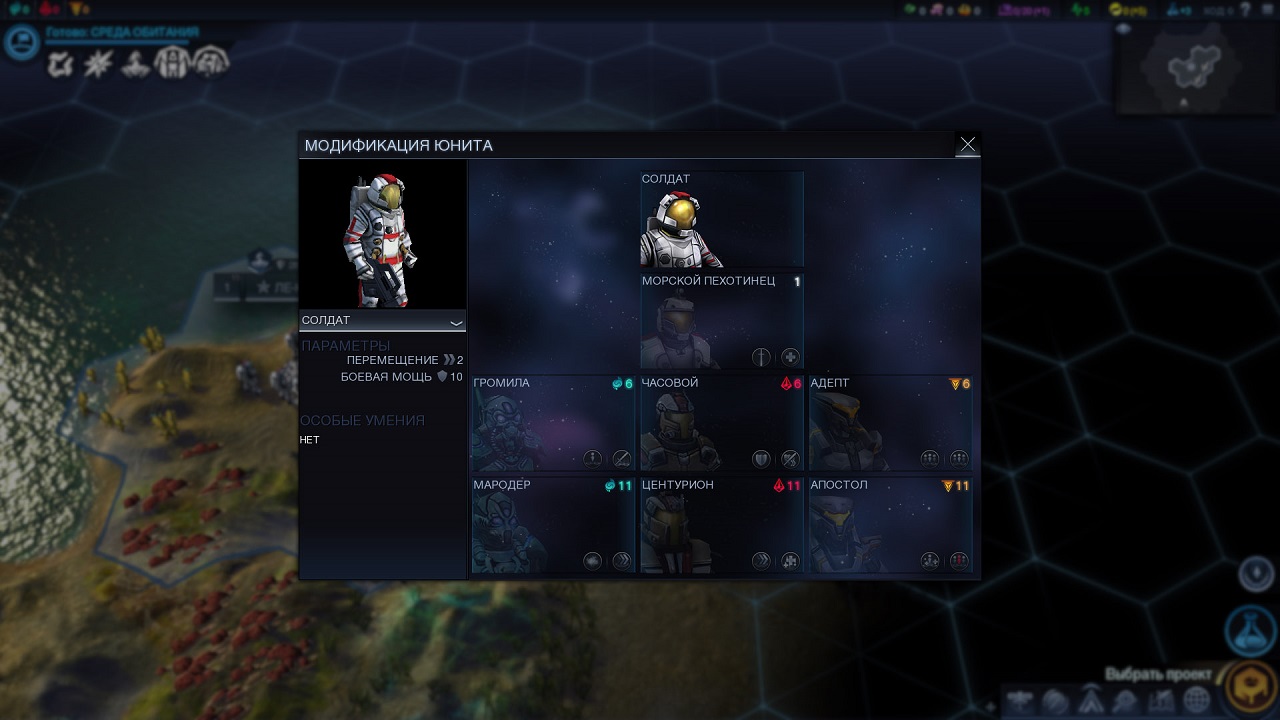Image resolution: width=1280 pixels, height=720 pixels.
Task: Close the unit modification window
Action: [967, 145]
